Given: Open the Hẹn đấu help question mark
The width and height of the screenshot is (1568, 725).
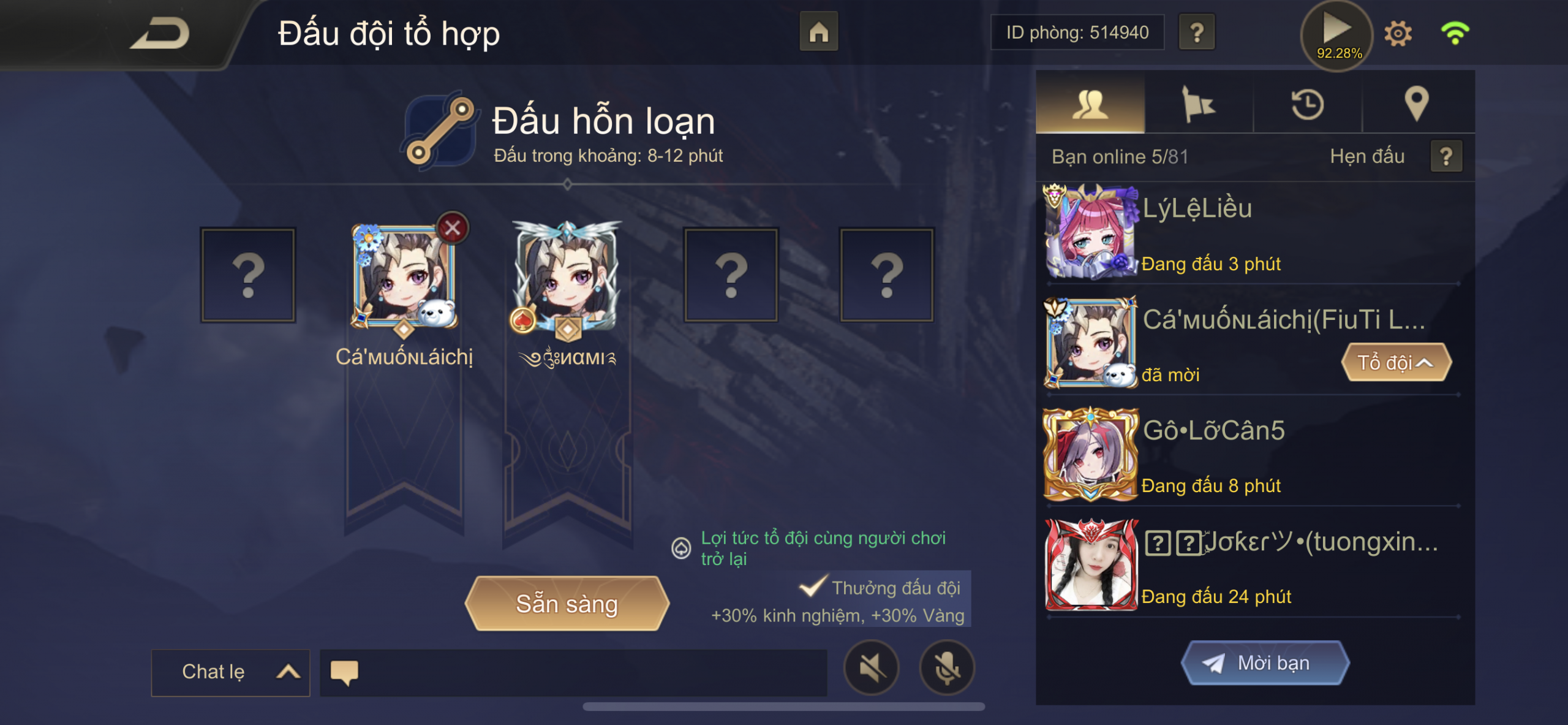Looking at the screenshot, I should [x=1446, y=157].
